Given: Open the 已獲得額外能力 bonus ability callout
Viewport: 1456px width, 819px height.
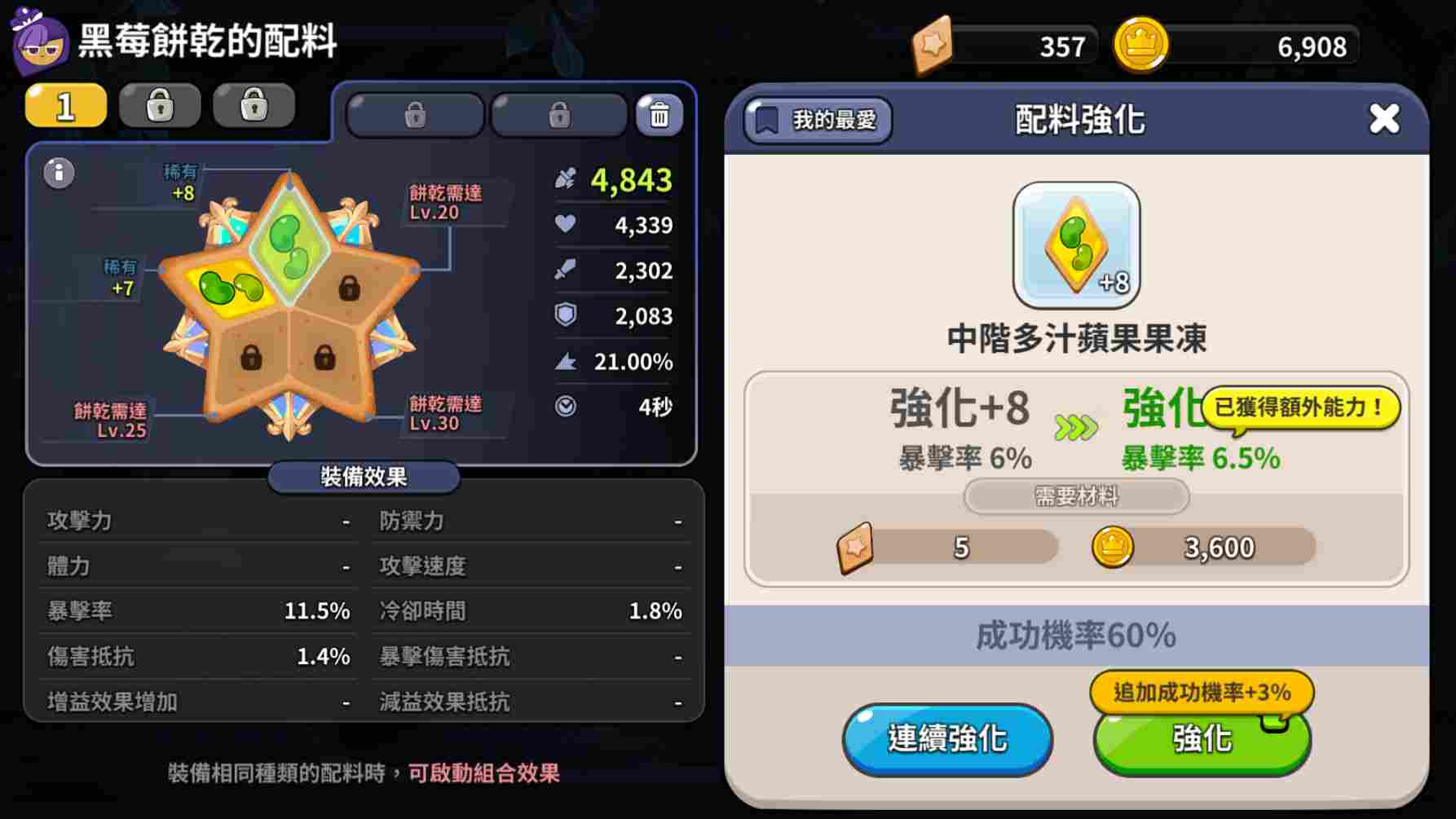Looking at the screenshot, I should (1301, 406).
